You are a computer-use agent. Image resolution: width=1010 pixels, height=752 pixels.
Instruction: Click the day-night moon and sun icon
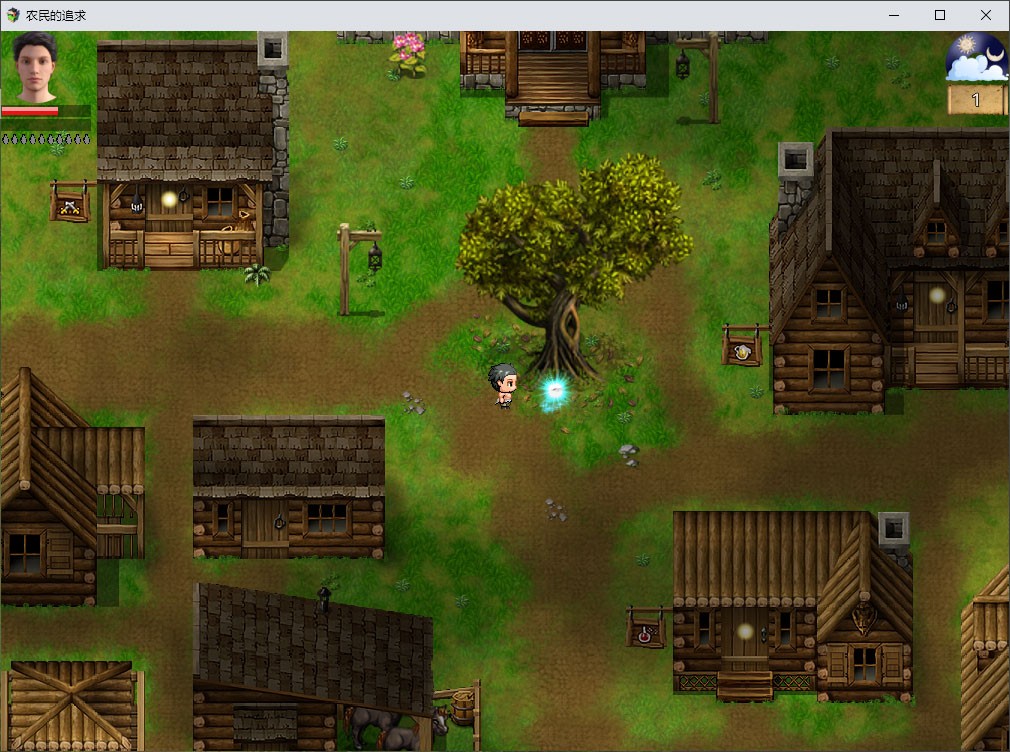(x=975, y=57)
